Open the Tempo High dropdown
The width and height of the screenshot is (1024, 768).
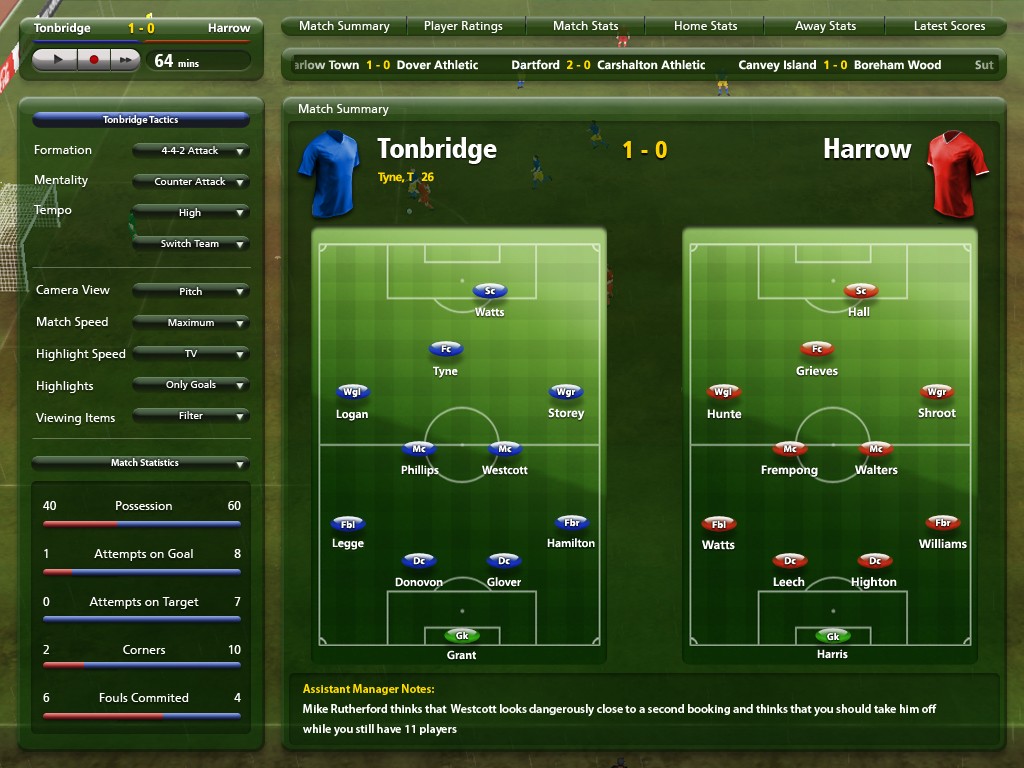[190, 213]
